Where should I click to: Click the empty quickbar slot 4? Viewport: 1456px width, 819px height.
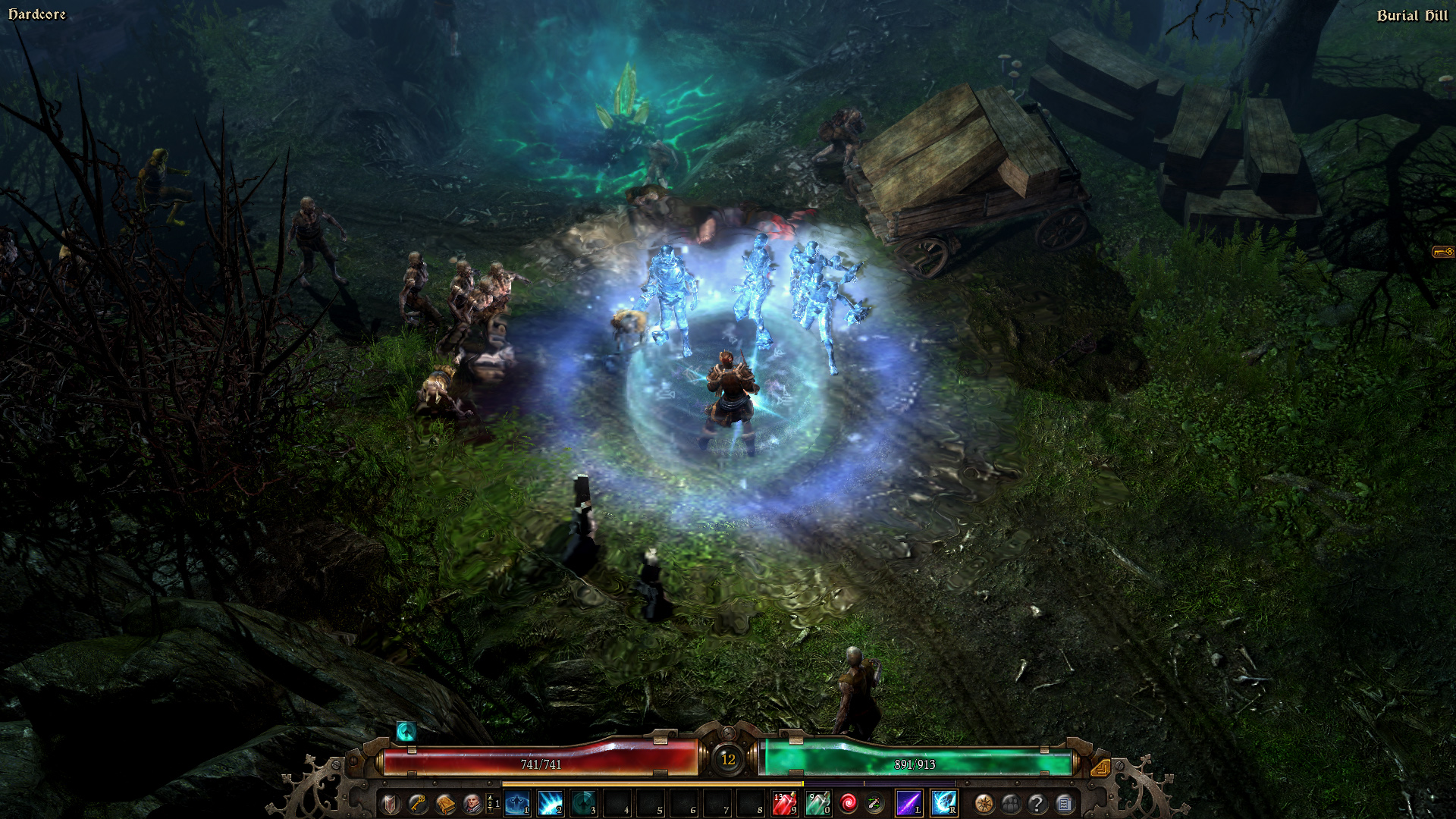(x=616, y=802)
